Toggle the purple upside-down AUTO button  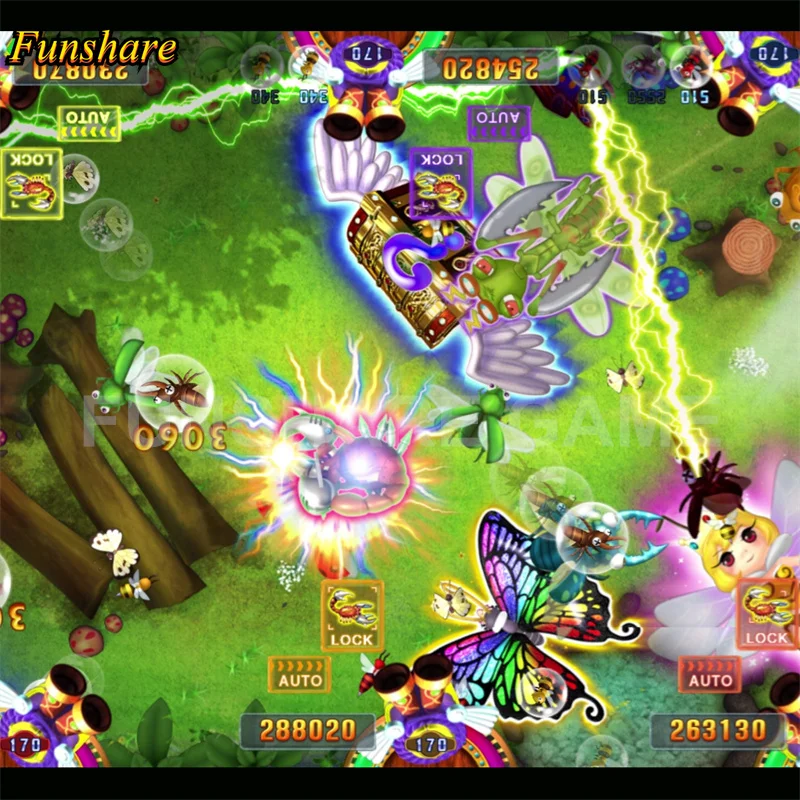[x=498, y=123]
